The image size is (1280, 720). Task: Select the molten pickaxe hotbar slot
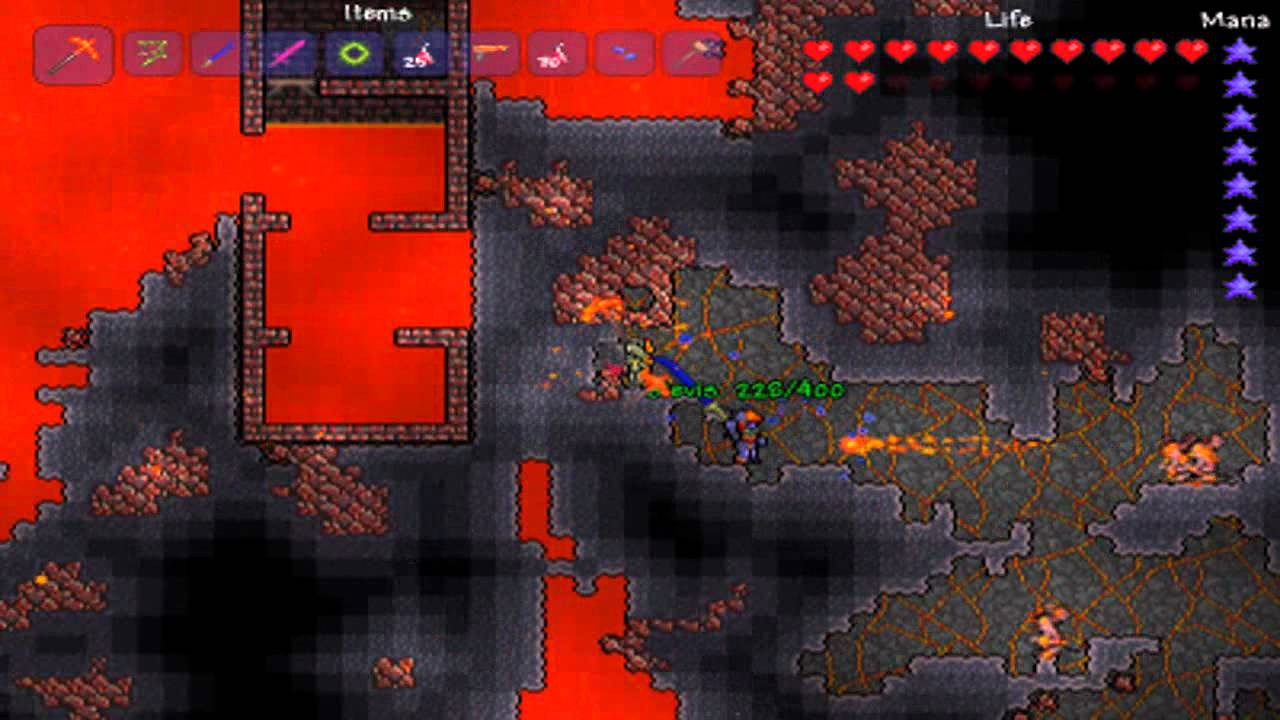tap(73, 54)
